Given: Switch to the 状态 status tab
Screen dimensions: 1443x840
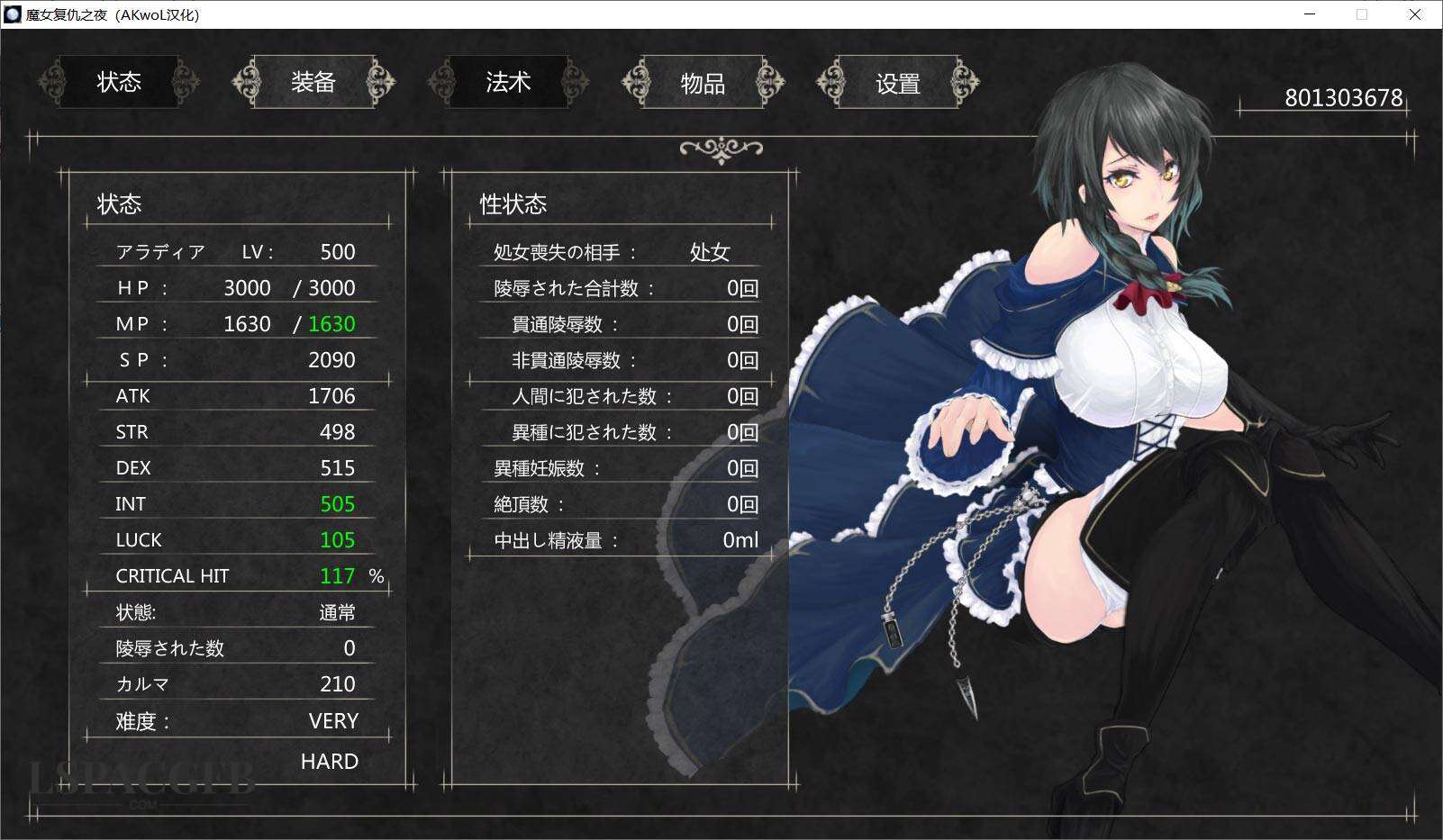Looking at the screenshot, I should [x=119, y=83].
